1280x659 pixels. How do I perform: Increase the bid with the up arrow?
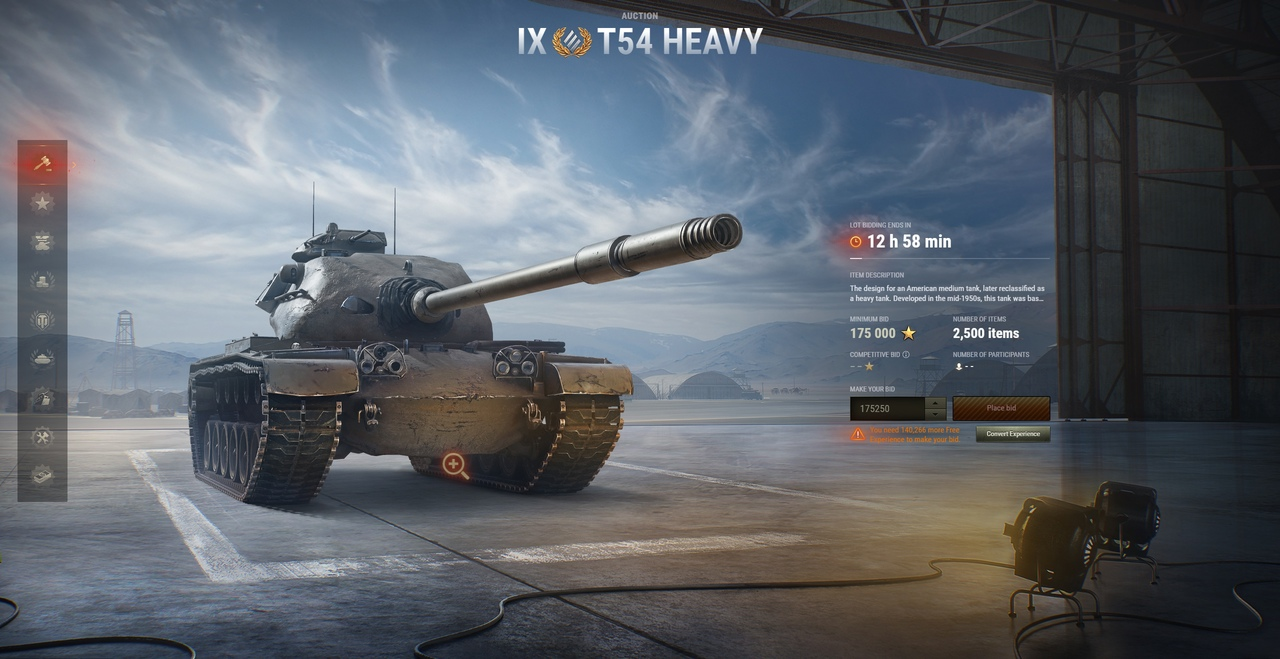[936, 402]
